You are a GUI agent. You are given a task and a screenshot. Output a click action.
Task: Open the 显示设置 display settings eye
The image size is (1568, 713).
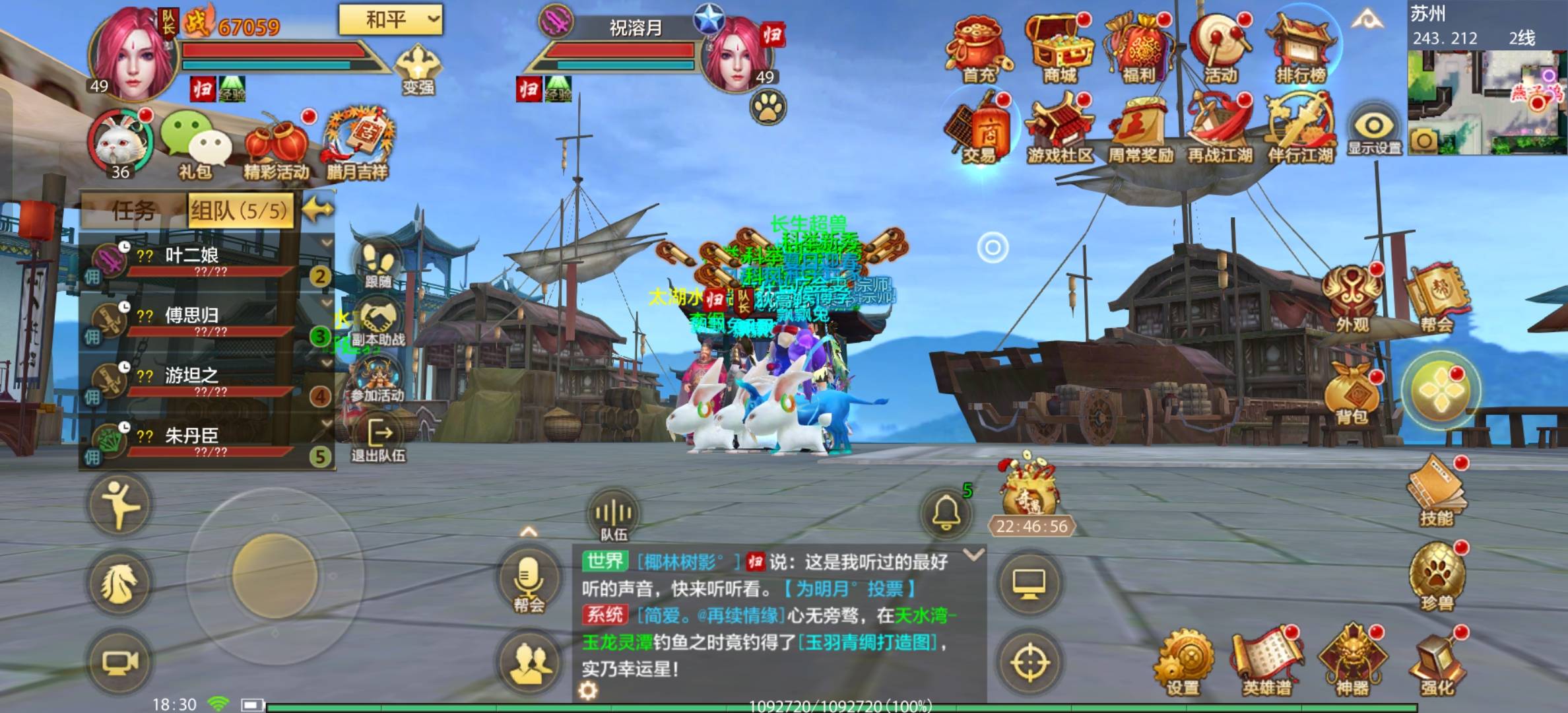(1374, 129)
